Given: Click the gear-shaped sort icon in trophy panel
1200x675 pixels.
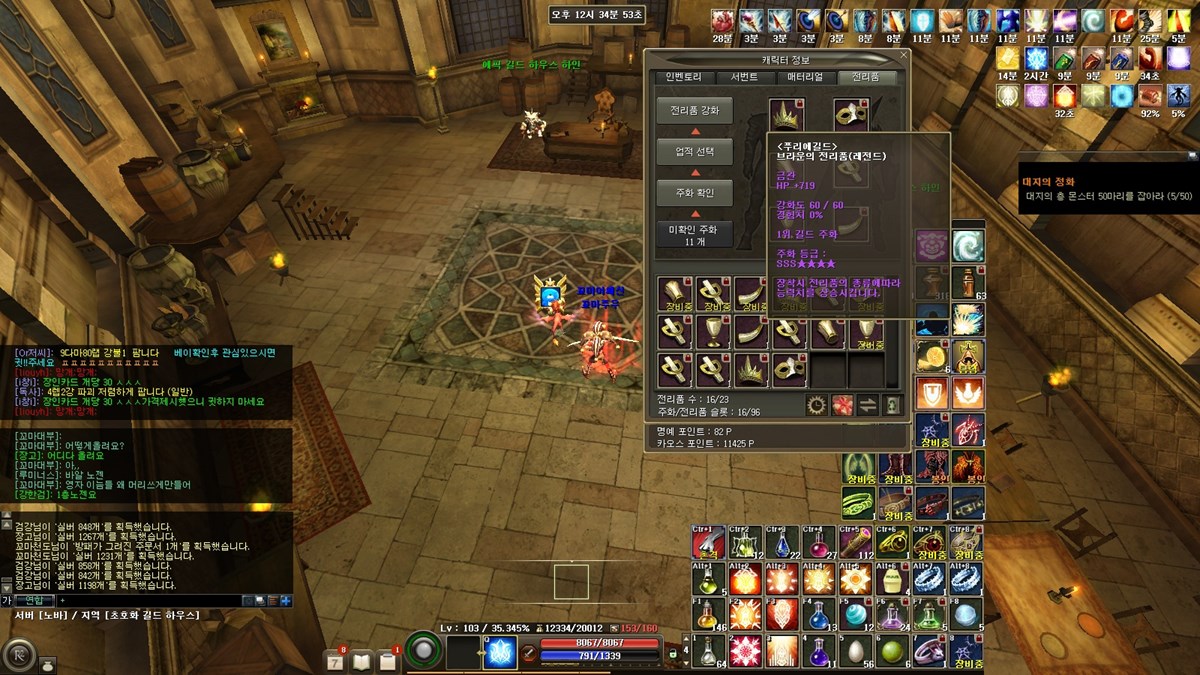Looking at the screenshot, I should tap(817, 405).
